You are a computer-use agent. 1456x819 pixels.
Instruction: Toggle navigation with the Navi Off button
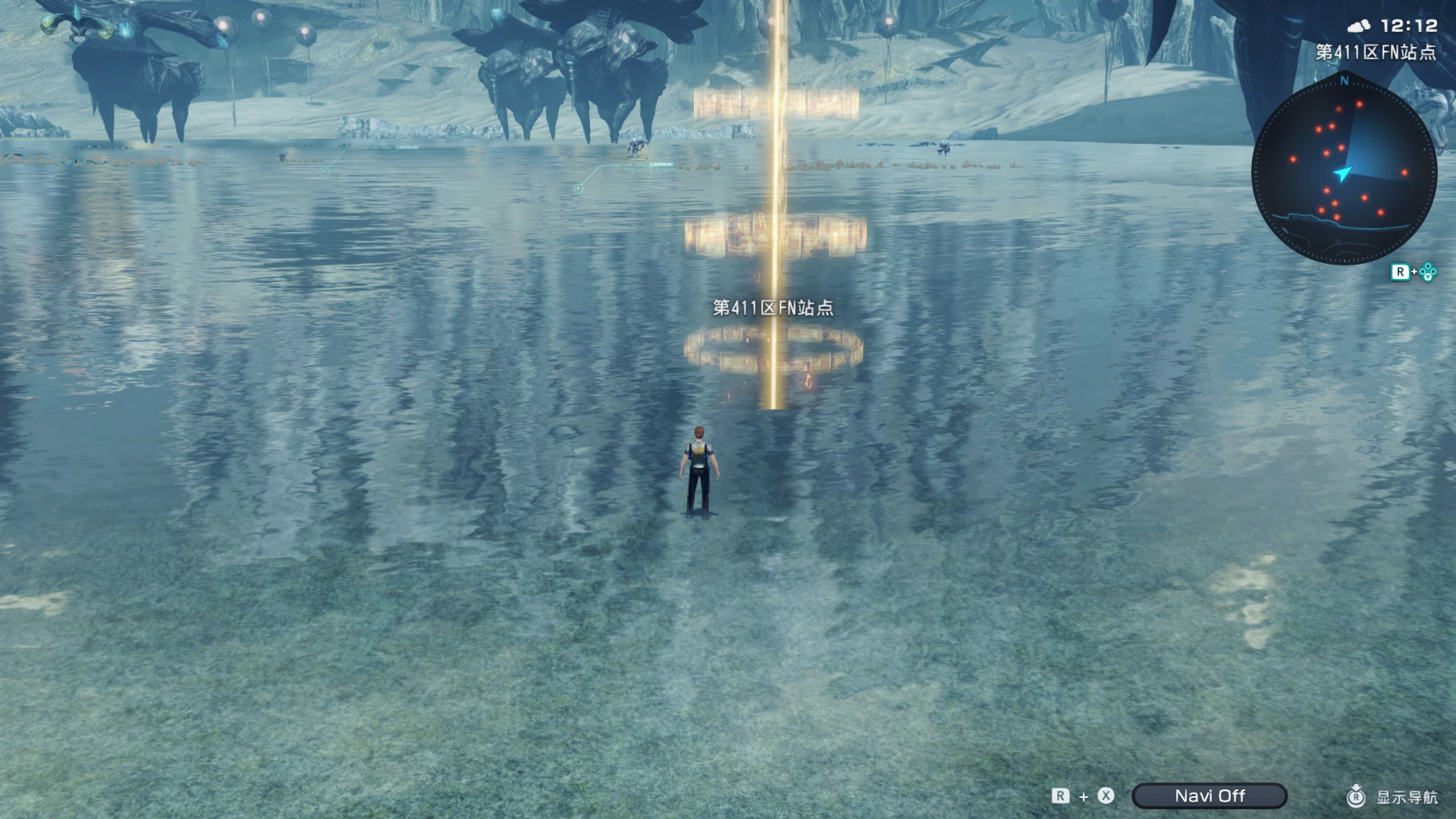[x=1210, y=795]
